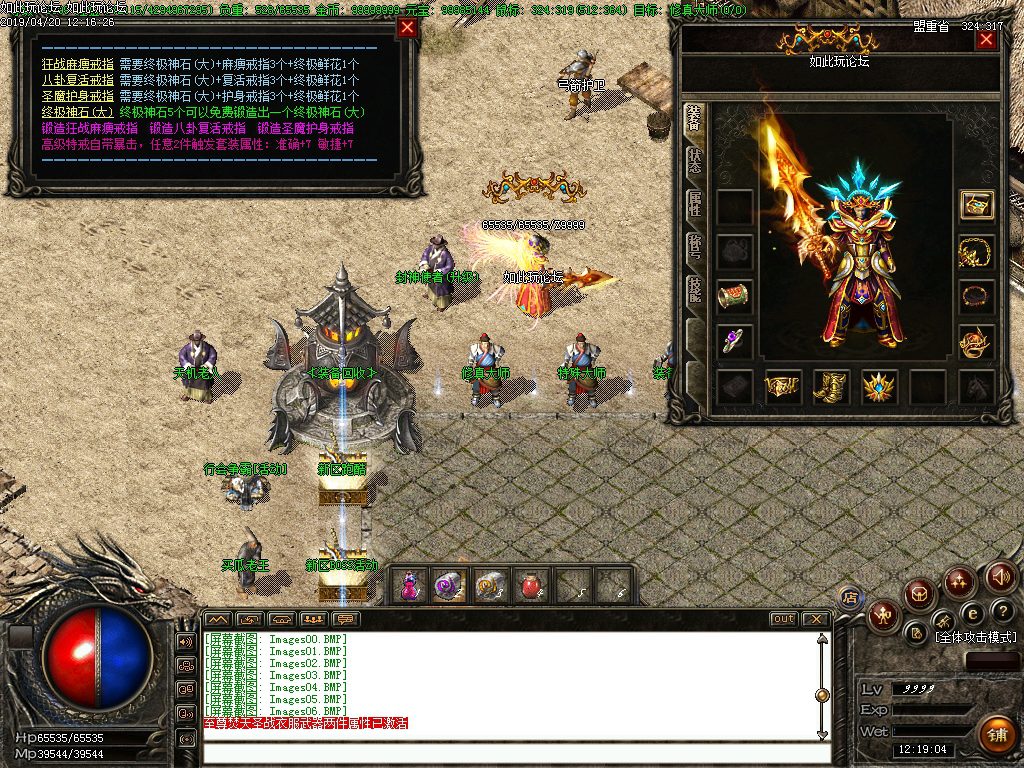Viewport: 1024px width, 768px height.
Task: Use the pink potion in hotbar
Action: pos(410,586)
